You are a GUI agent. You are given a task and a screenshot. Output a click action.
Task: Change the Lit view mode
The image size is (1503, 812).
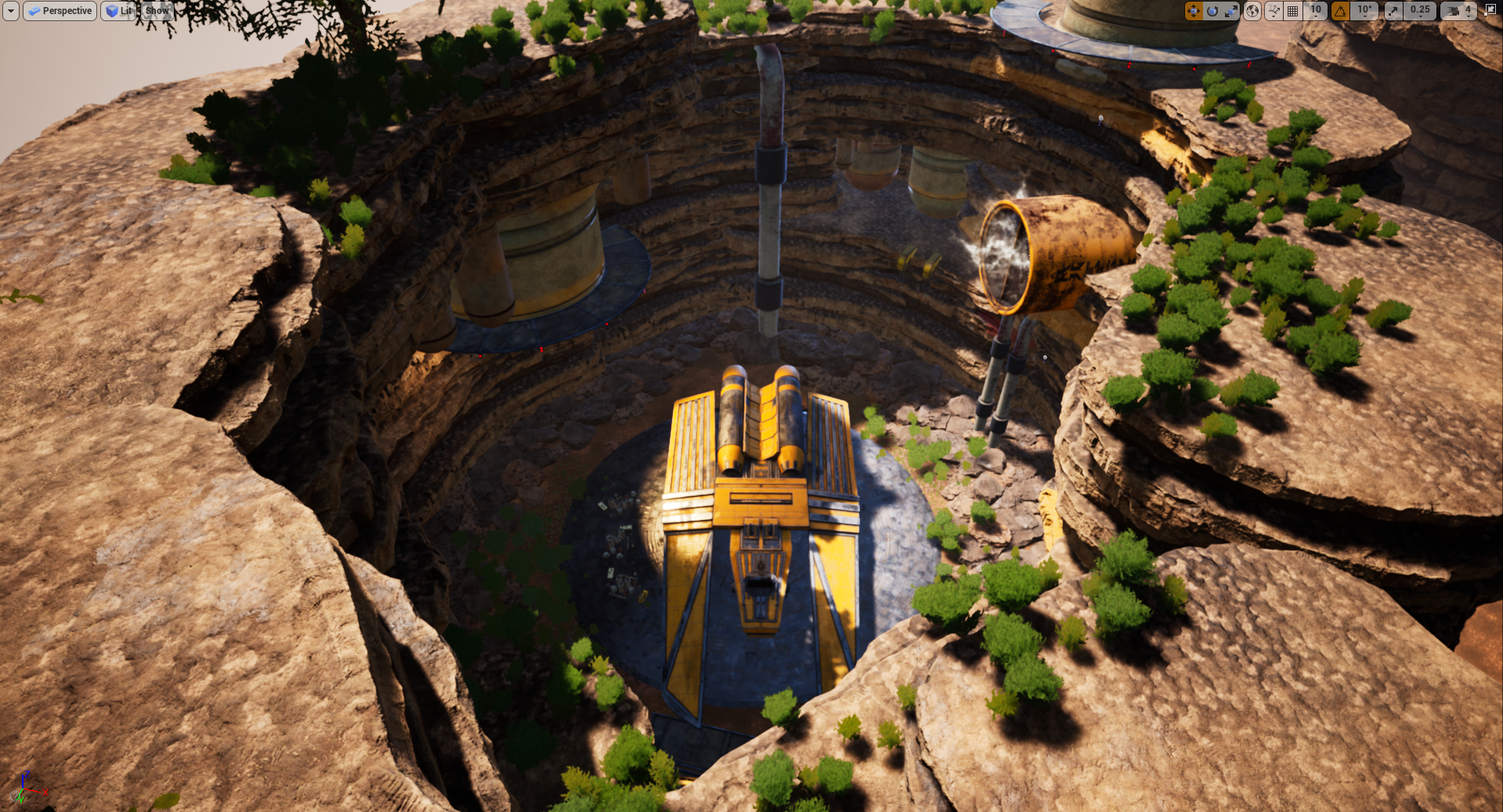pyautogui.click(x=118, y=11)
